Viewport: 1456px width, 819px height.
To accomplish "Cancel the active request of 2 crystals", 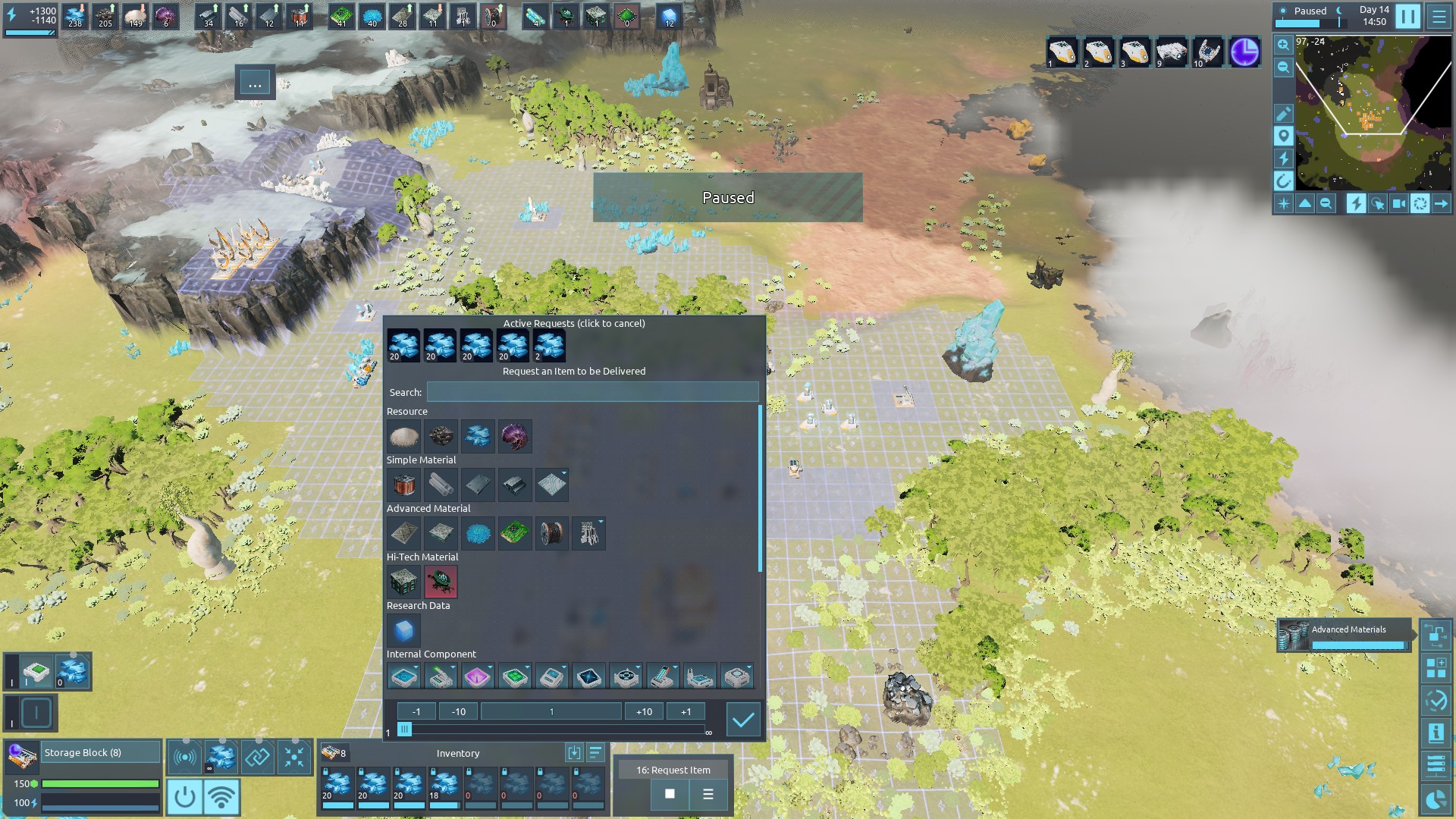I will 549,346.
